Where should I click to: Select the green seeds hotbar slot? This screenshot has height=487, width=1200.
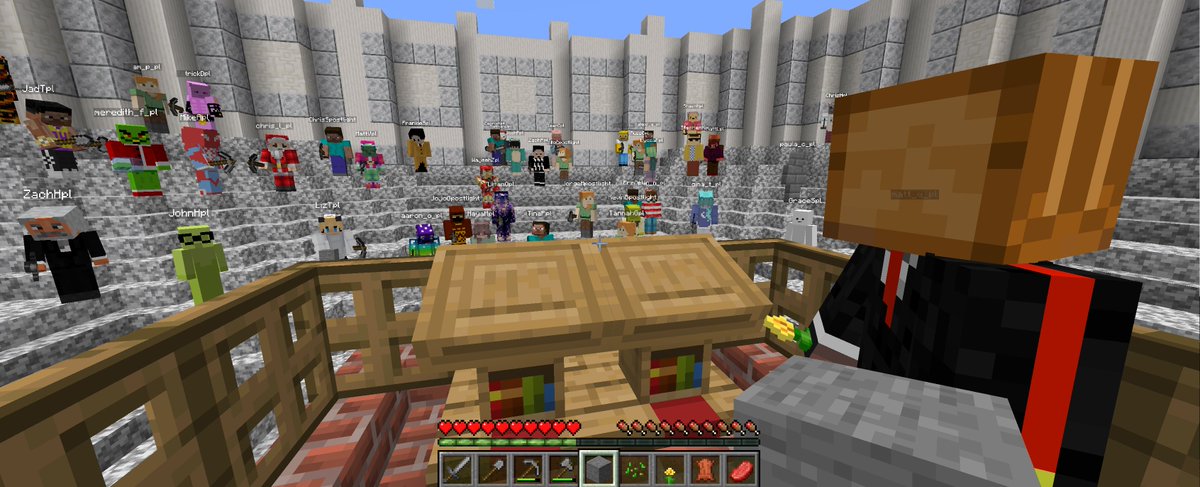(634, 468)
